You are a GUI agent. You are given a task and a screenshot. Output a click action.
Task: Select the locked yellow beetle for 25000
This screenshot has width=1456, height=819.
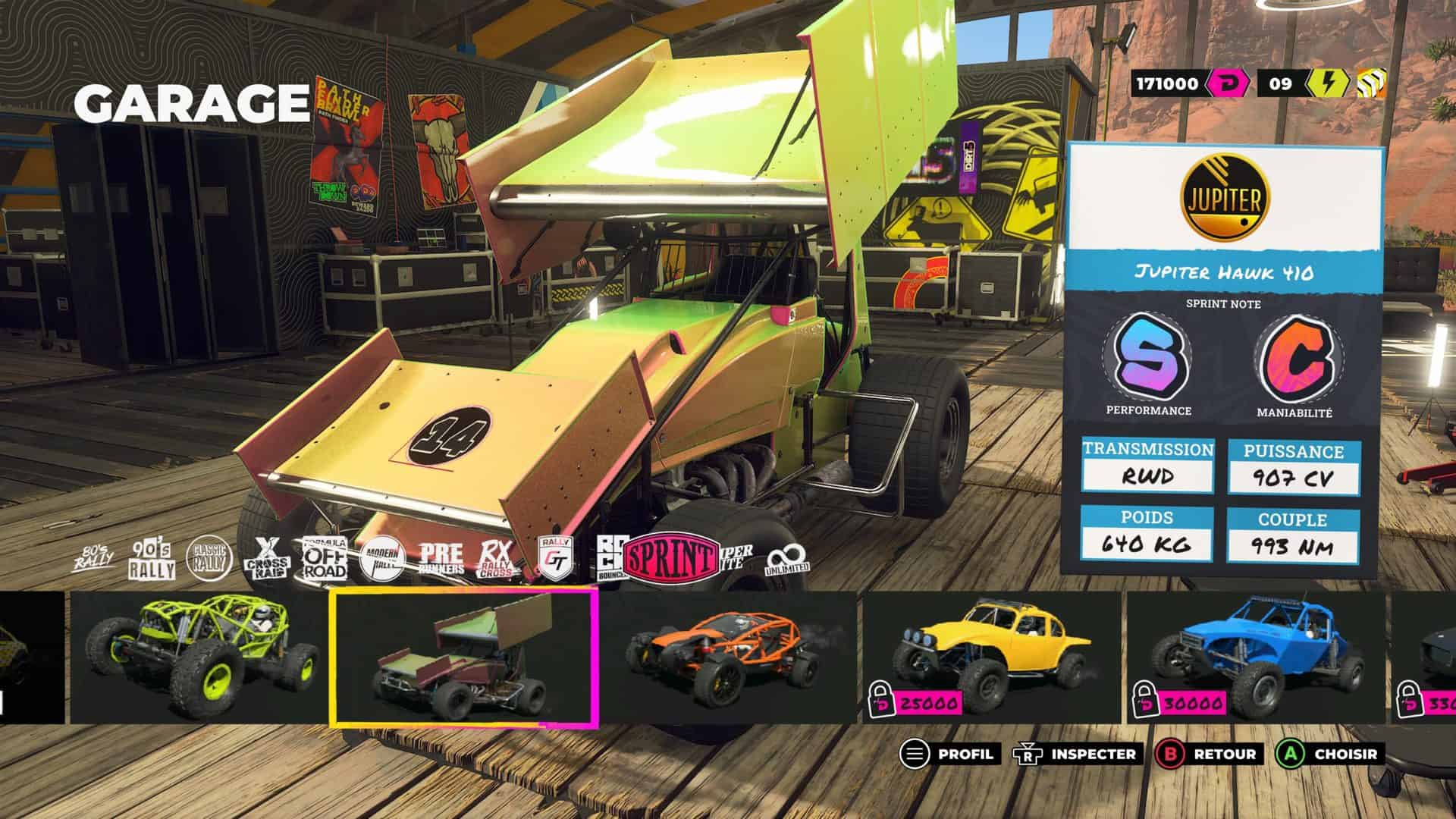pyautogui.click(x=990, y=657)
